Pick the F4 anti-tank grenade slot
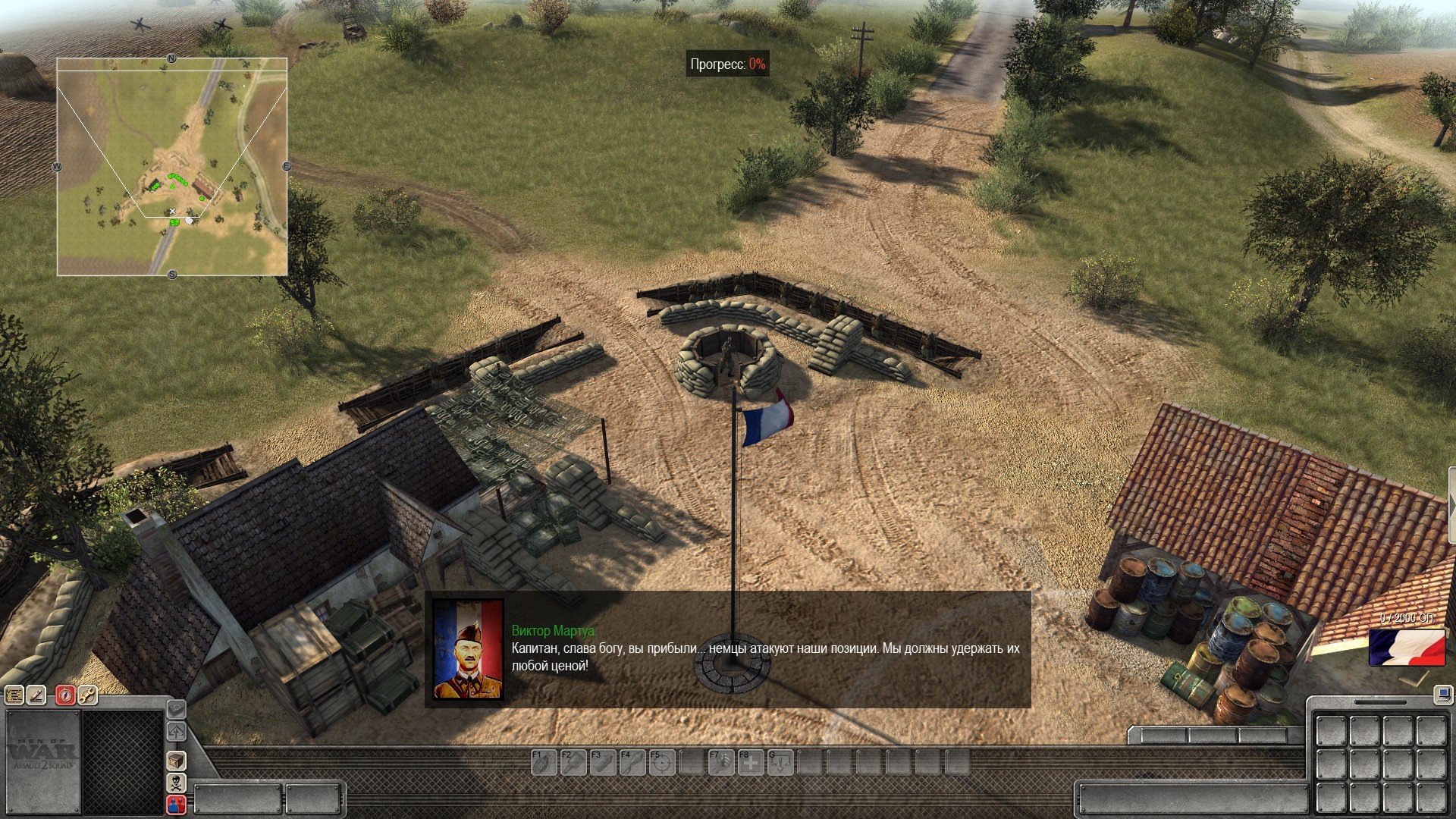1456x819 pixels. [x=632, y=762]
